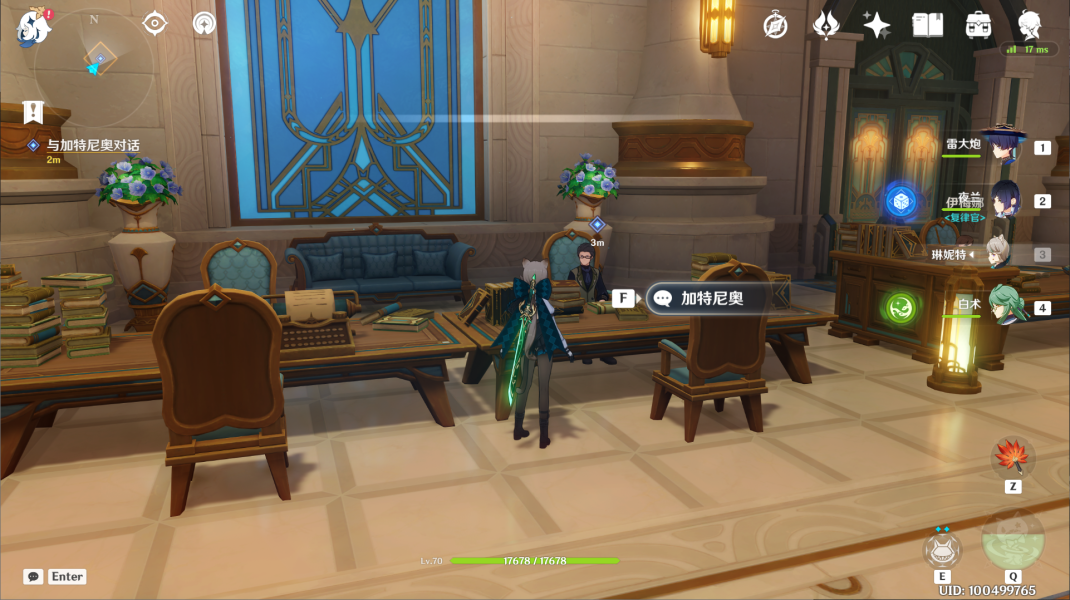Use the red maple leaf gadget
Screen dimensions: 1070x600
pyautogui.click(x=1012, y=458)
